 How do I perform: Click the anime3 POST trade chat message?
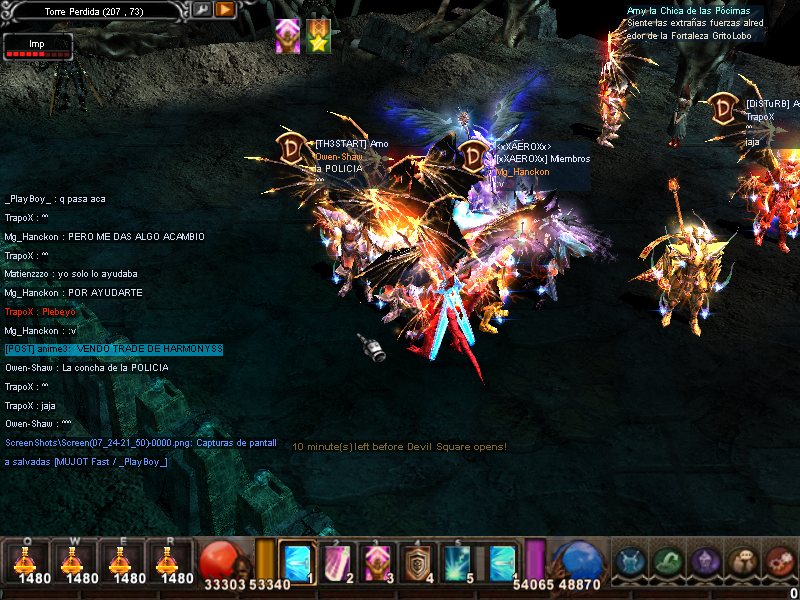[113, 349]
